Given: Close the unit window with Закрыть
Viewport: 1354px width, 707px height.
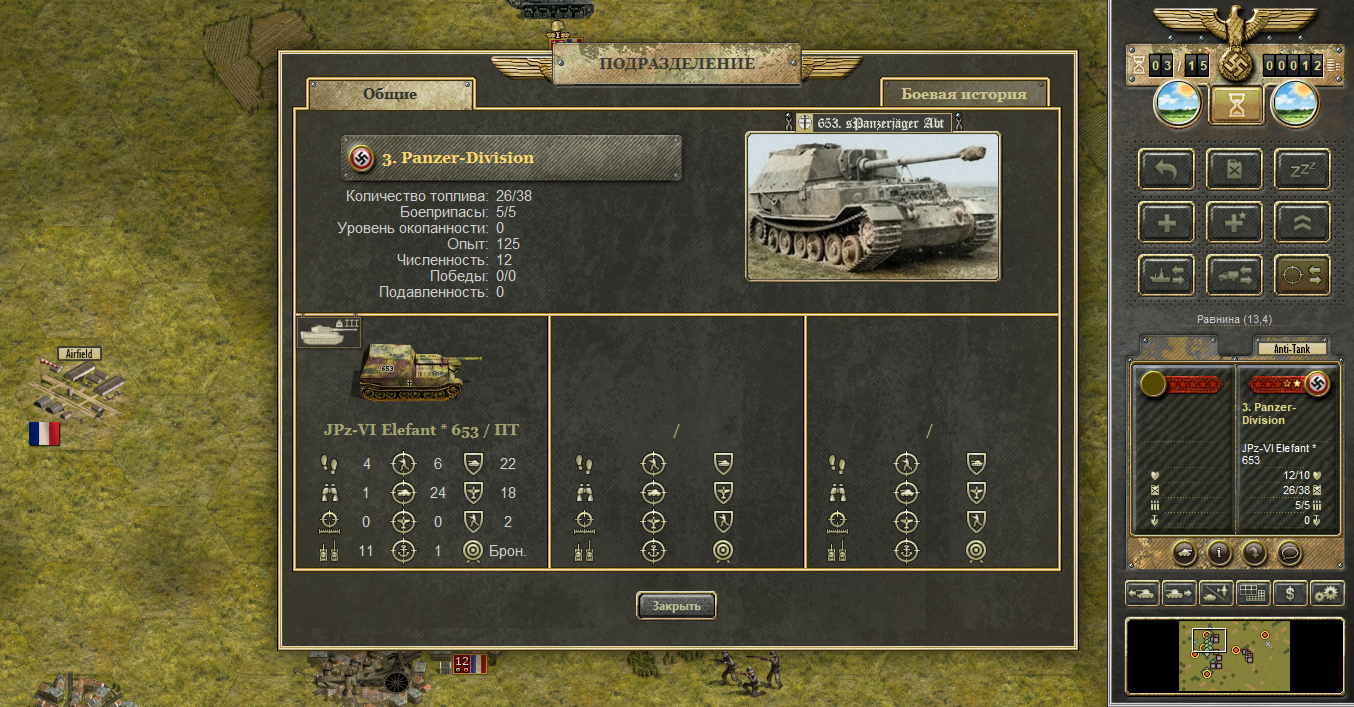Looking at the screenshot, I should (x=676, y=605).
